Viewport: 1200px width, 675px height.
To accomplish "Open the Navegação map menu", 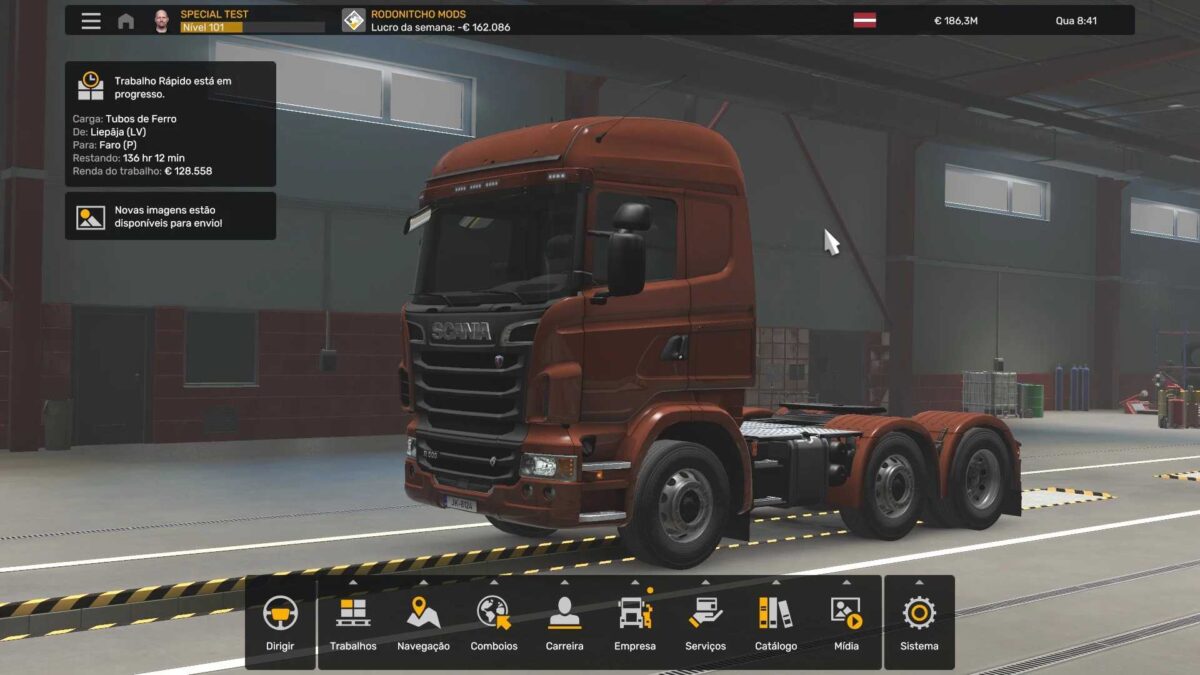I will click(x=423, y=622).
